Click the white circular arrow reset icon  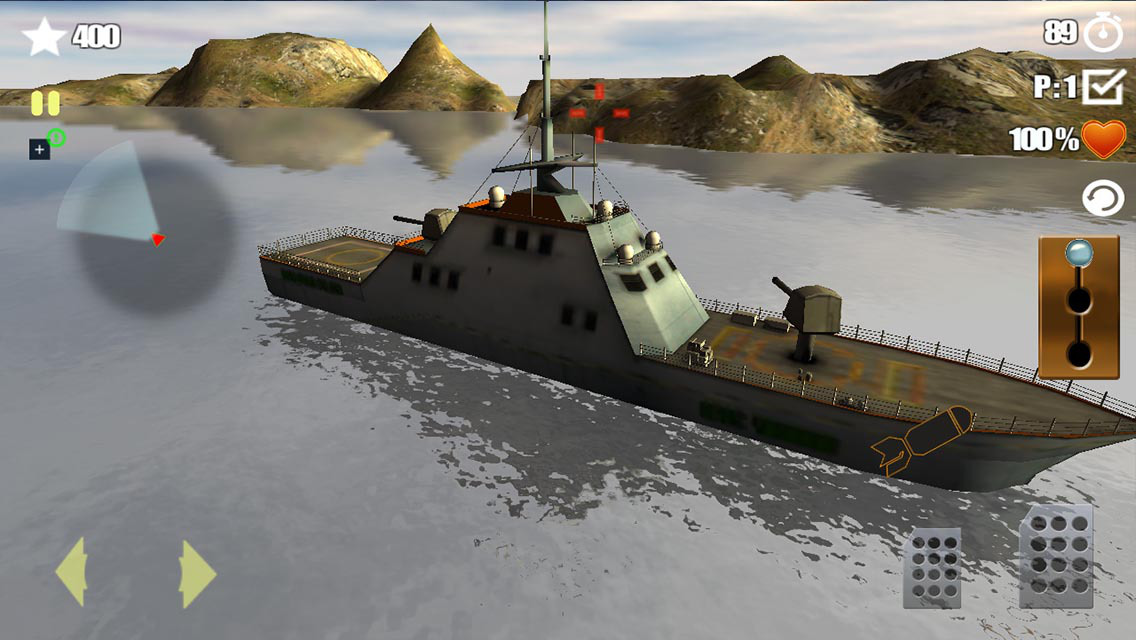pos(1103,199)
